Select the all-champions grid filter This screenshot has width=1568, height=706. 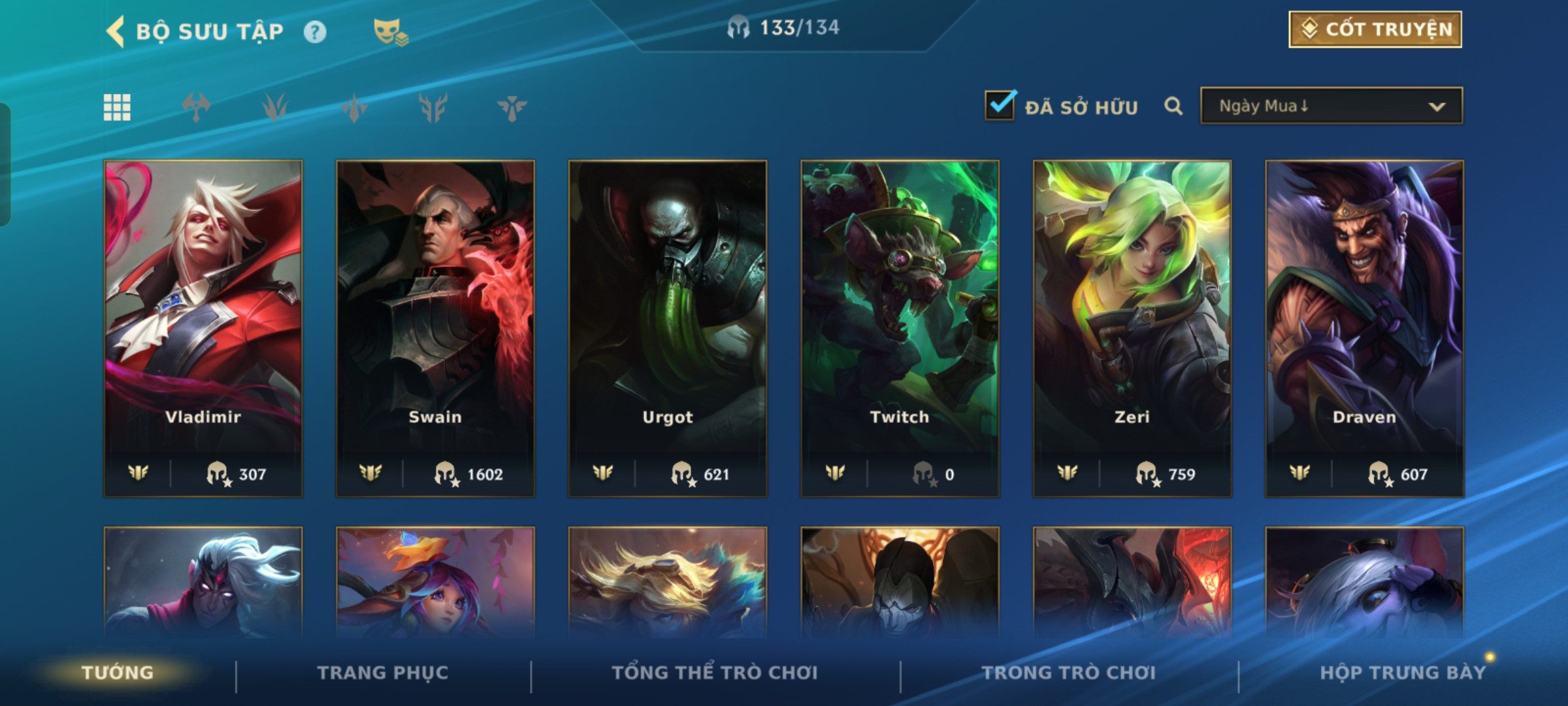tap(117, 107)
